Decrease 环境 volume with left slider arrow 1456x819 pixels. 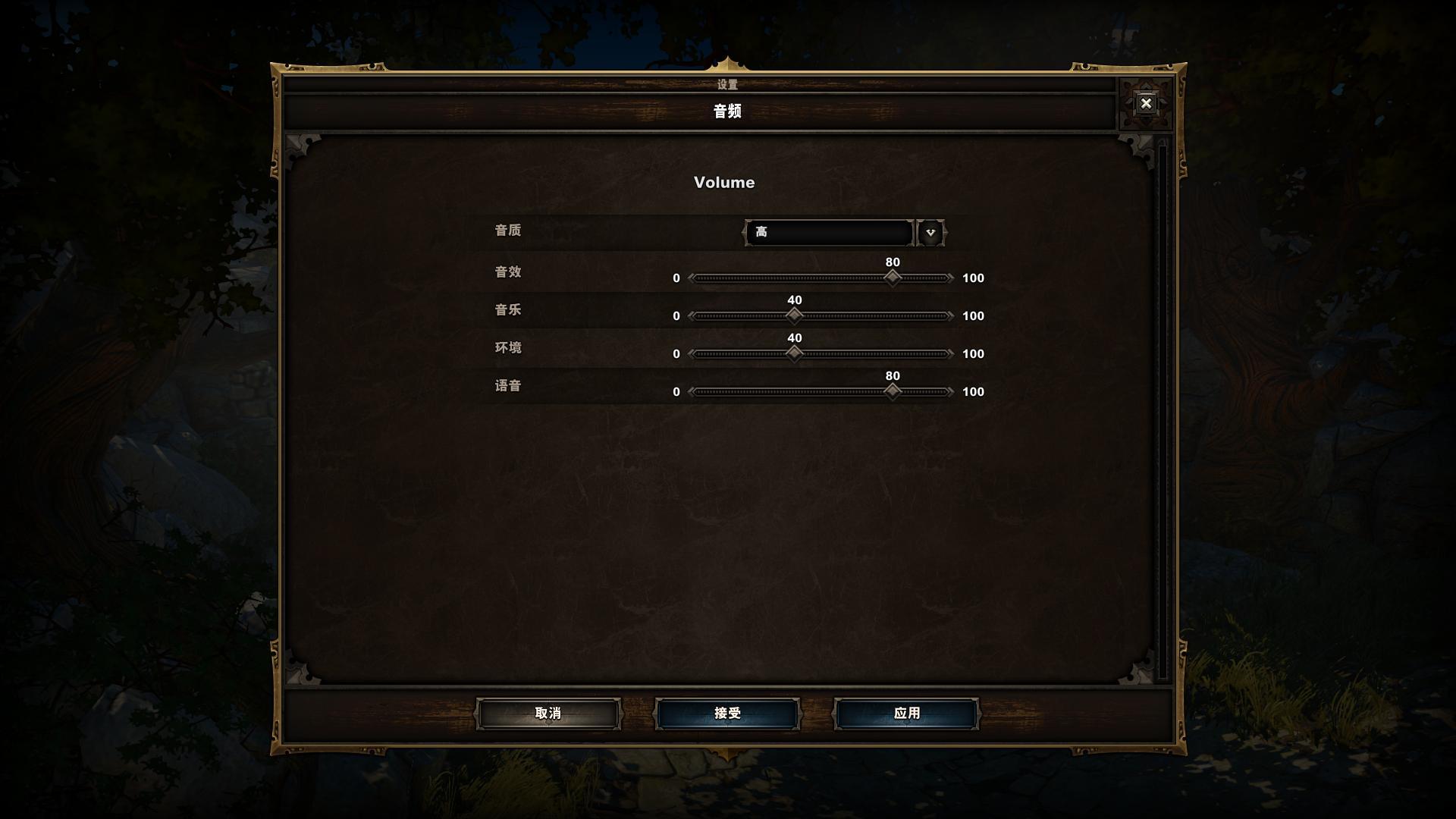click(691, 354)
